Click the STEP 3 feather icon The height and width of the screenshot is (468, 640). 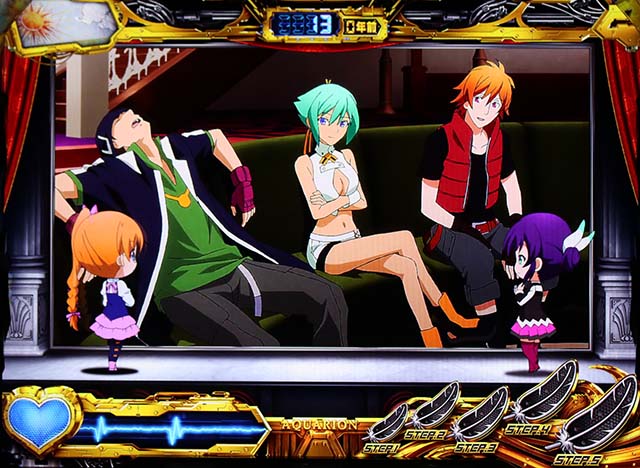pyautogui.click(x=481, y=411)
